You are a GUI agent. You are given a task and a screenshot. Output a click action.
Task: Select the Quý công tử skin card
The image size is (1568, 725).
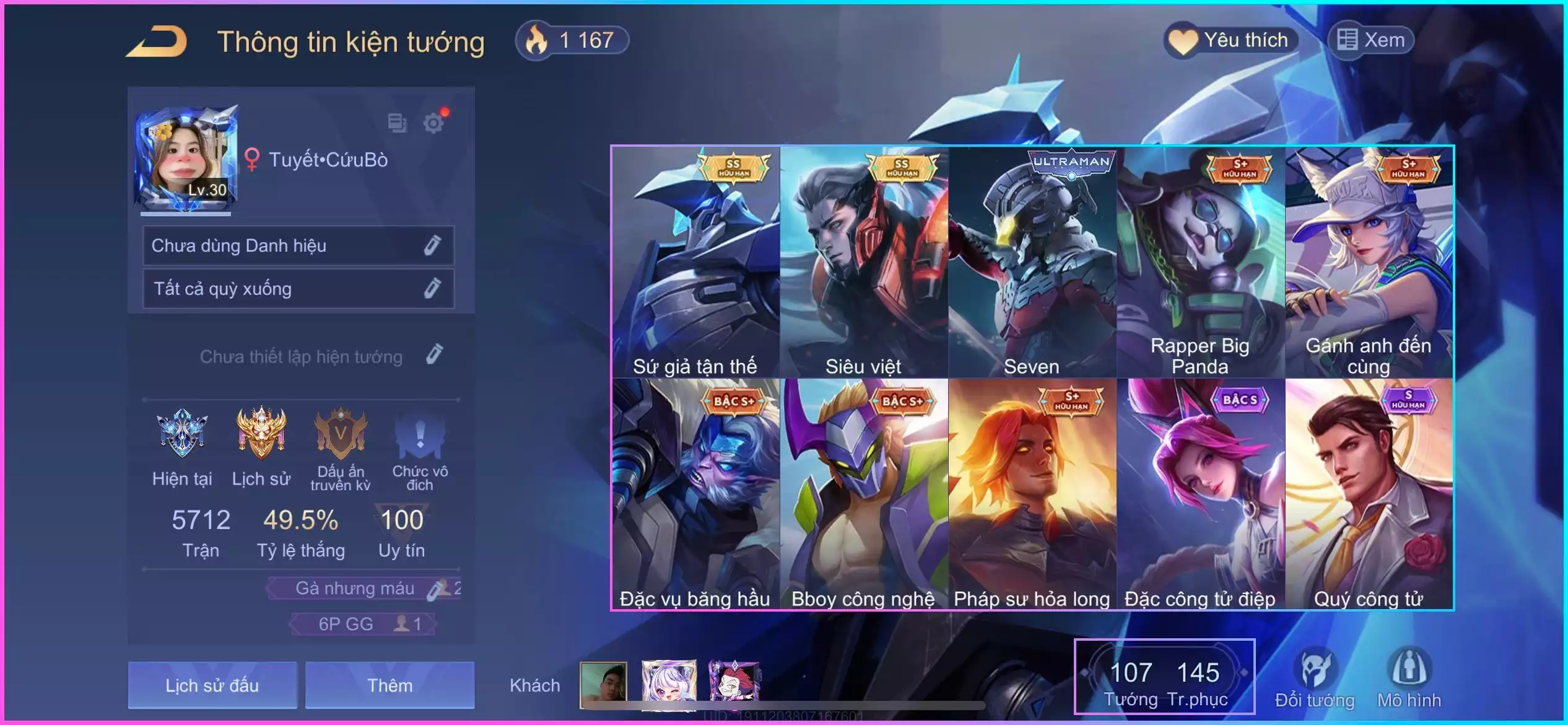coord(1369,494)
